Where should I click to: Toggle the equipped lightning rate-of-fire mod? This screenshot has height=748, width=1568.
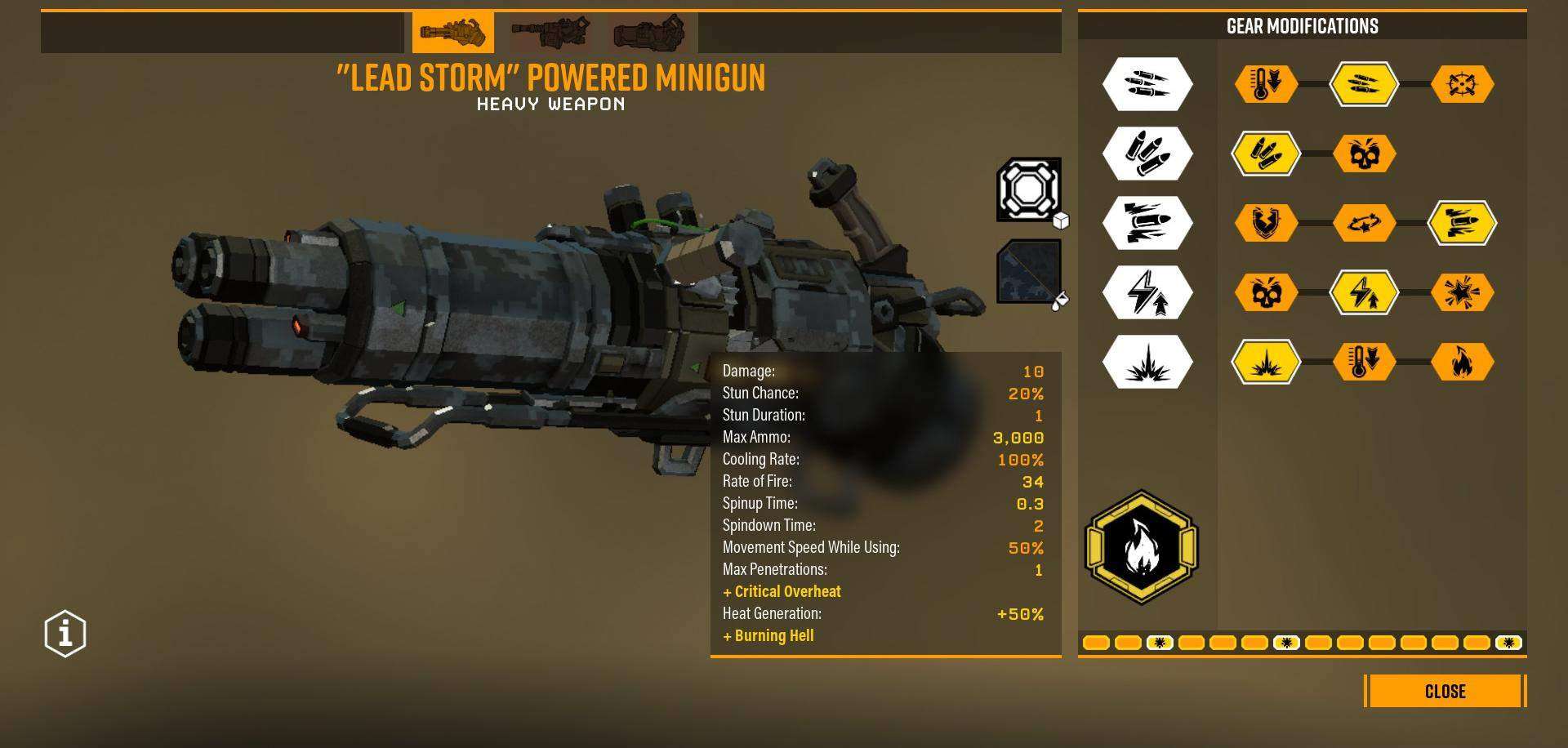tap(1365, 292)
